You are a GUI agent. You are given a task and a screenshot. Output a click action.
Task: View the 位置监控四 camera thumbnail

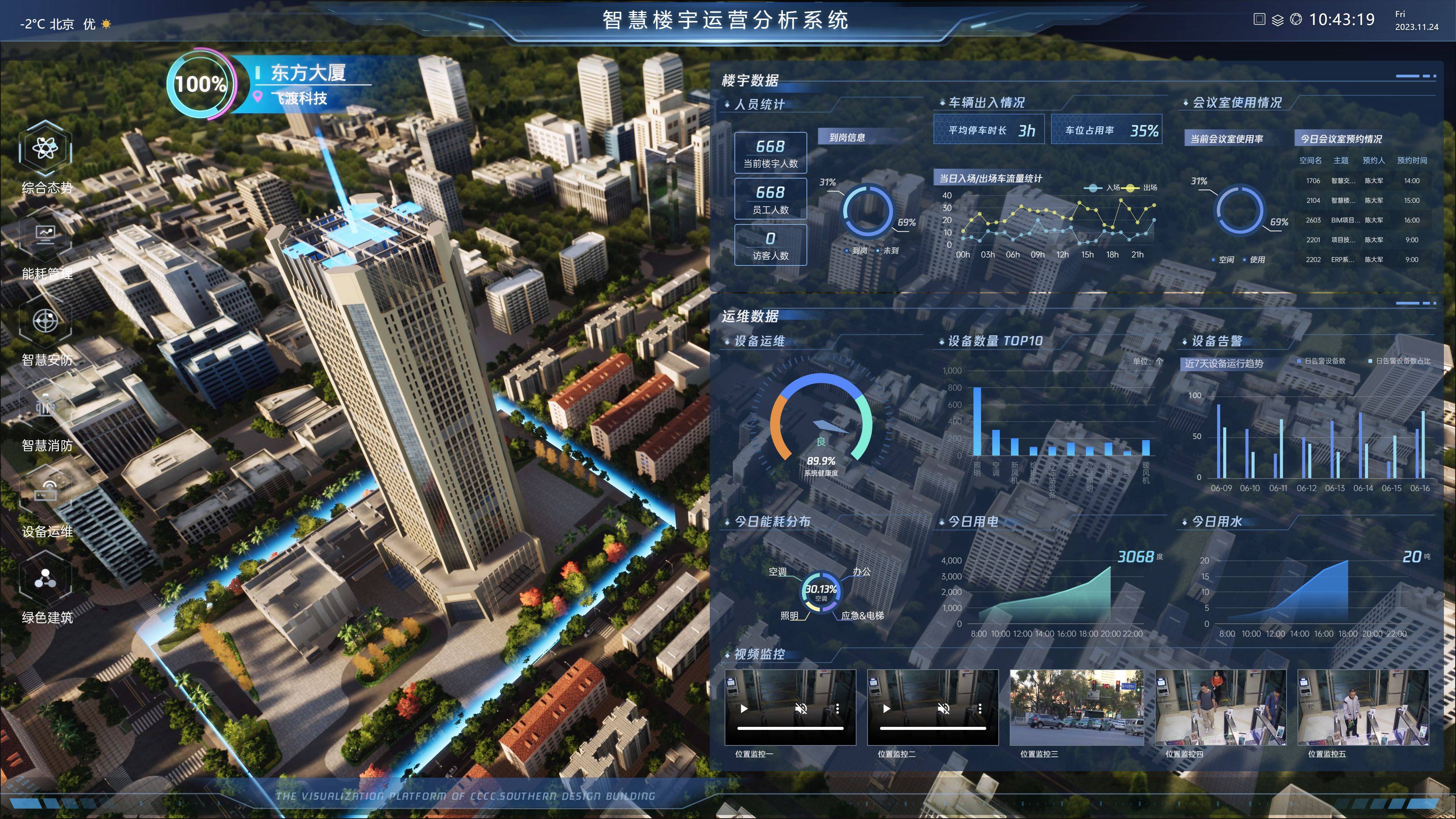point(1220,707)
